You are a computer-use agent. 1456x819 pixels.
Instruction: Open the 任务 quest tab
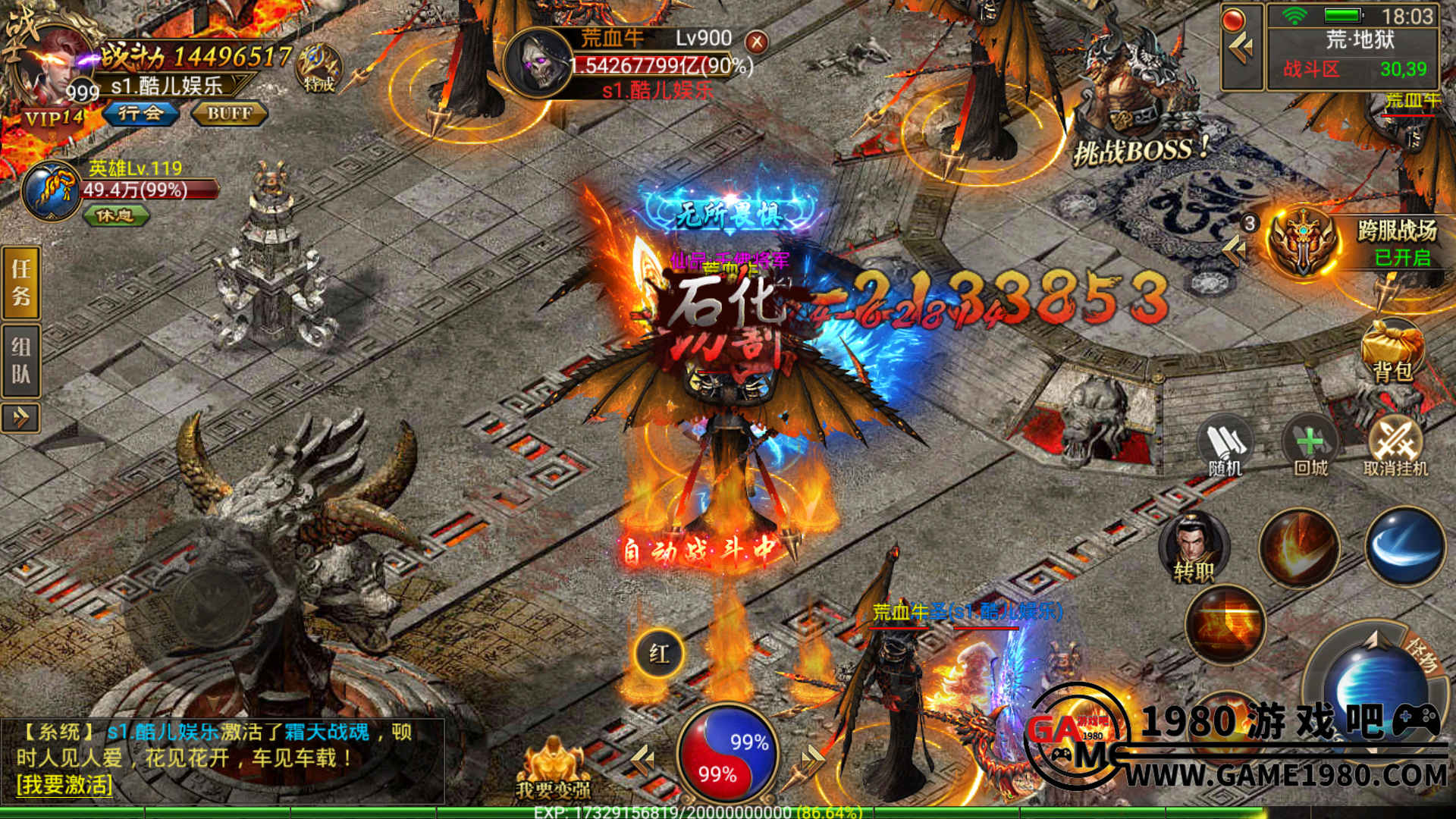pyautogui.click(x=21, y=282)
